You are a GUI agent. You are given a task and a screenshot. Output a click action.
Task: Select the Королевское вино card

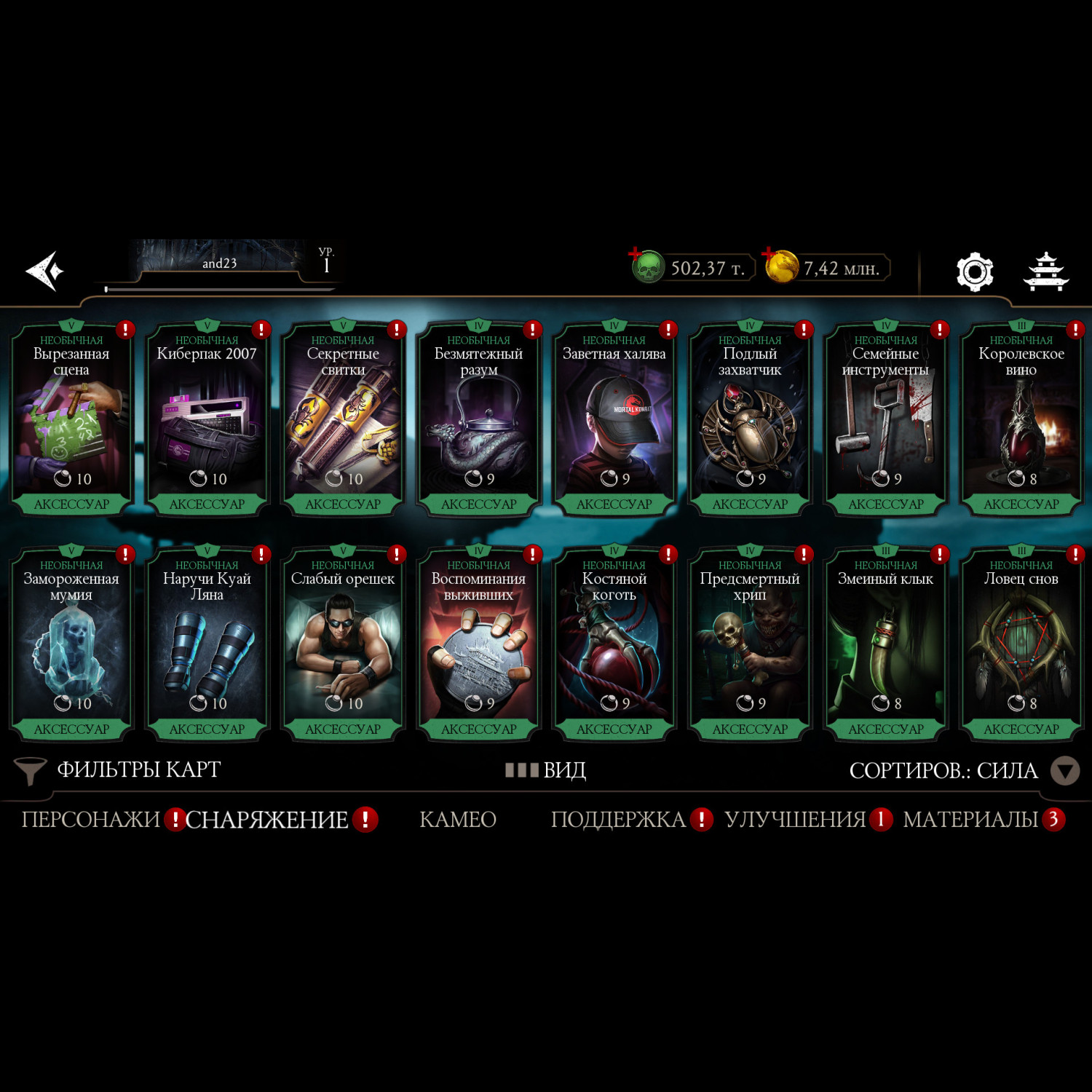1021,419
